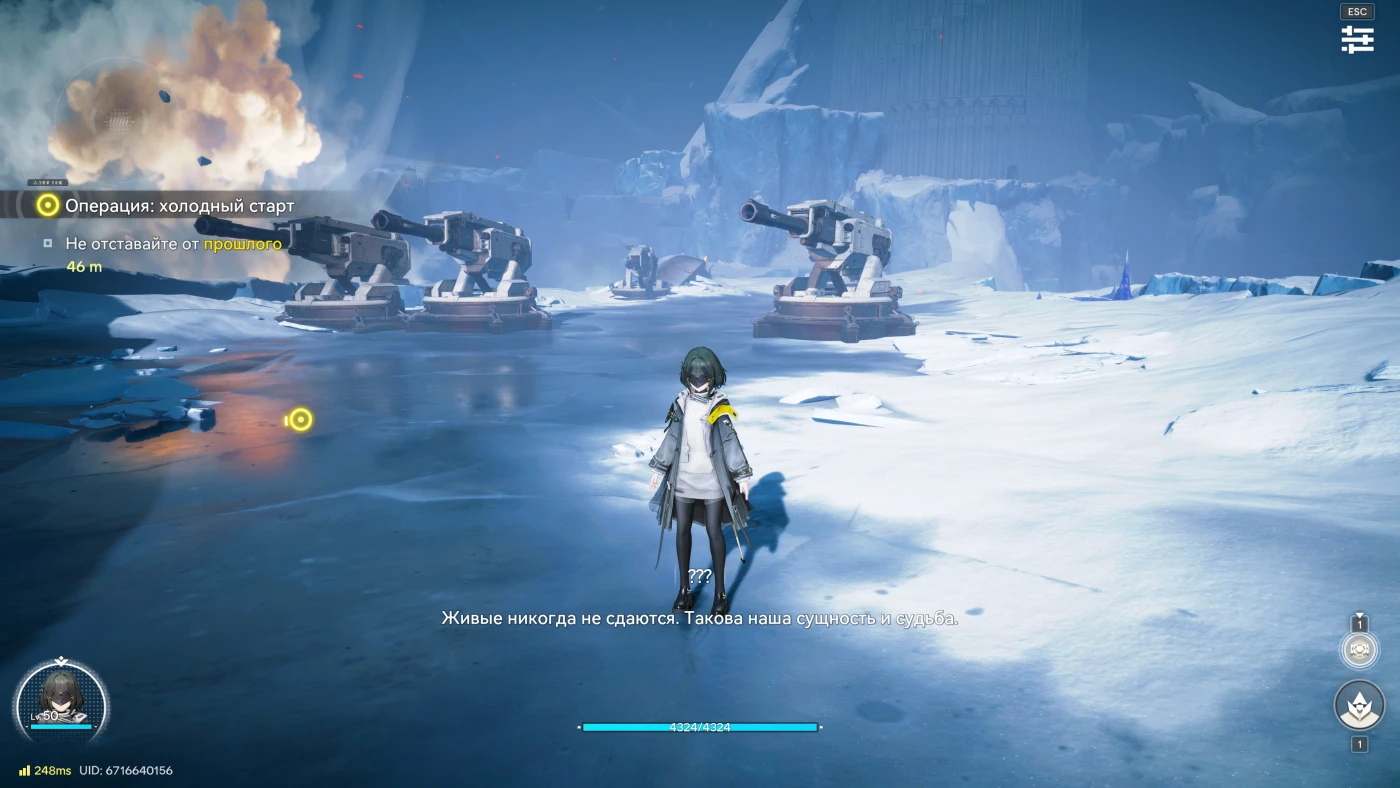
Task: Activate the round gadget skill icon
Action: (x=1359, y=650)
